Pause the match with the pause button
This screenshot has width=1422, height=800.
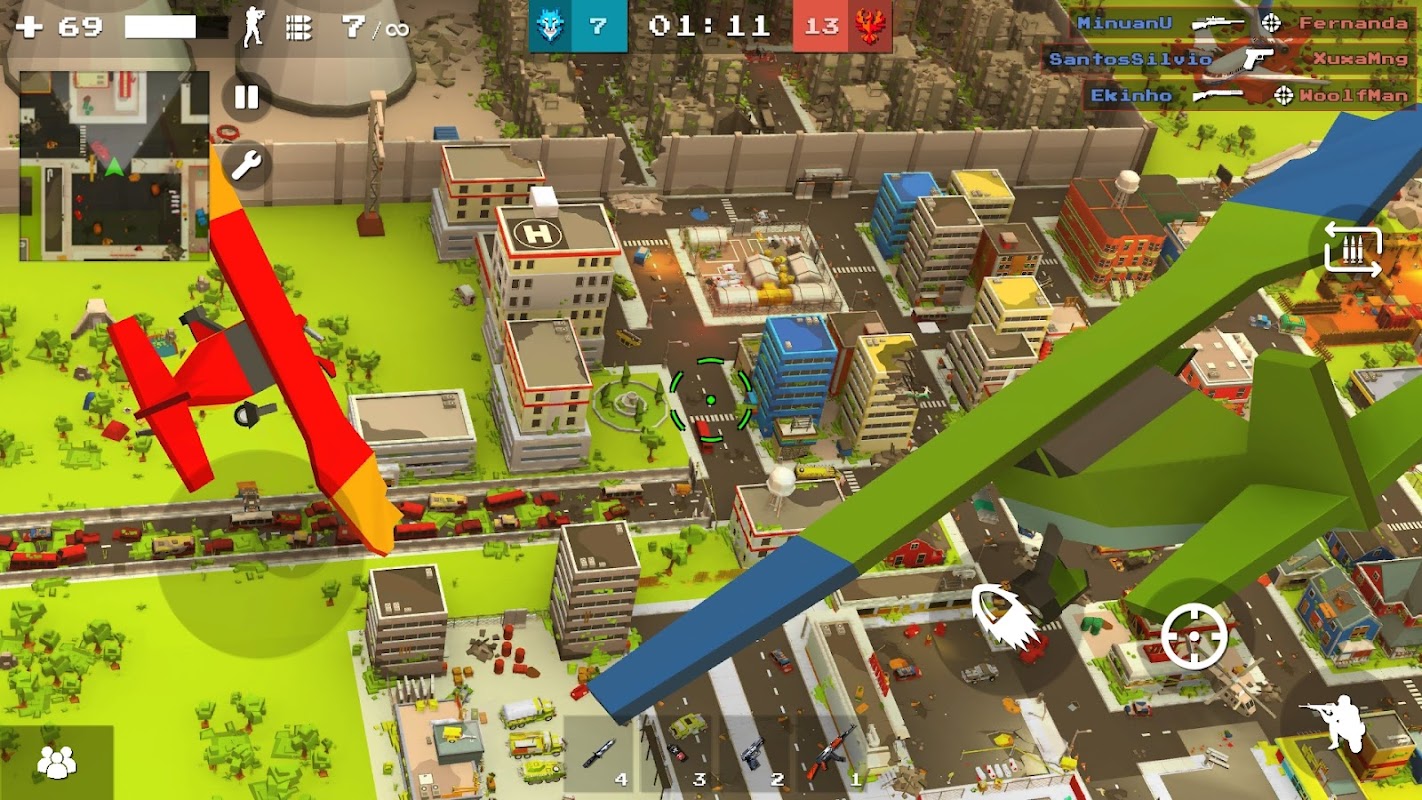pos(245,97)
